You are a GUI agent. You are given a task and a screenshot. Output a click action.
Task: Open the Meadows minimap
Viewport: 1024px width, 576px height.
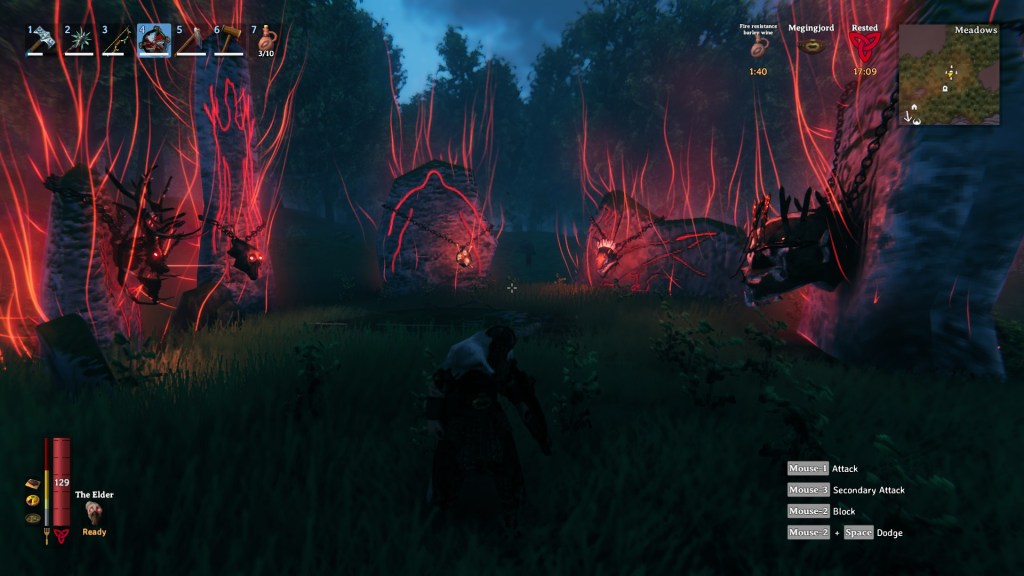(948, 74)
